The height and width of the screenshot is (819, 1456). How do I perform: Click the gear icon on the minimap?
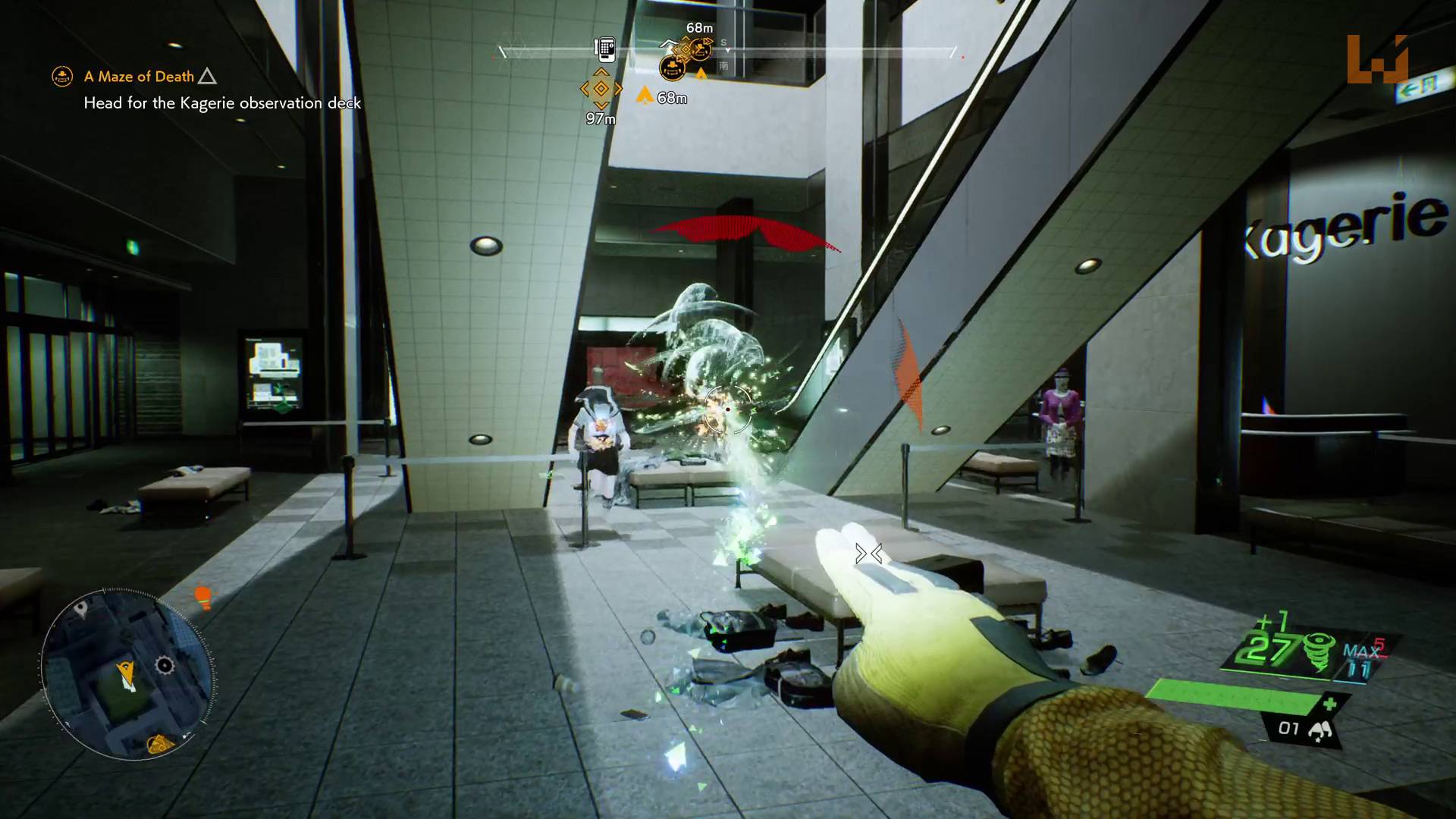click(163, 664)
